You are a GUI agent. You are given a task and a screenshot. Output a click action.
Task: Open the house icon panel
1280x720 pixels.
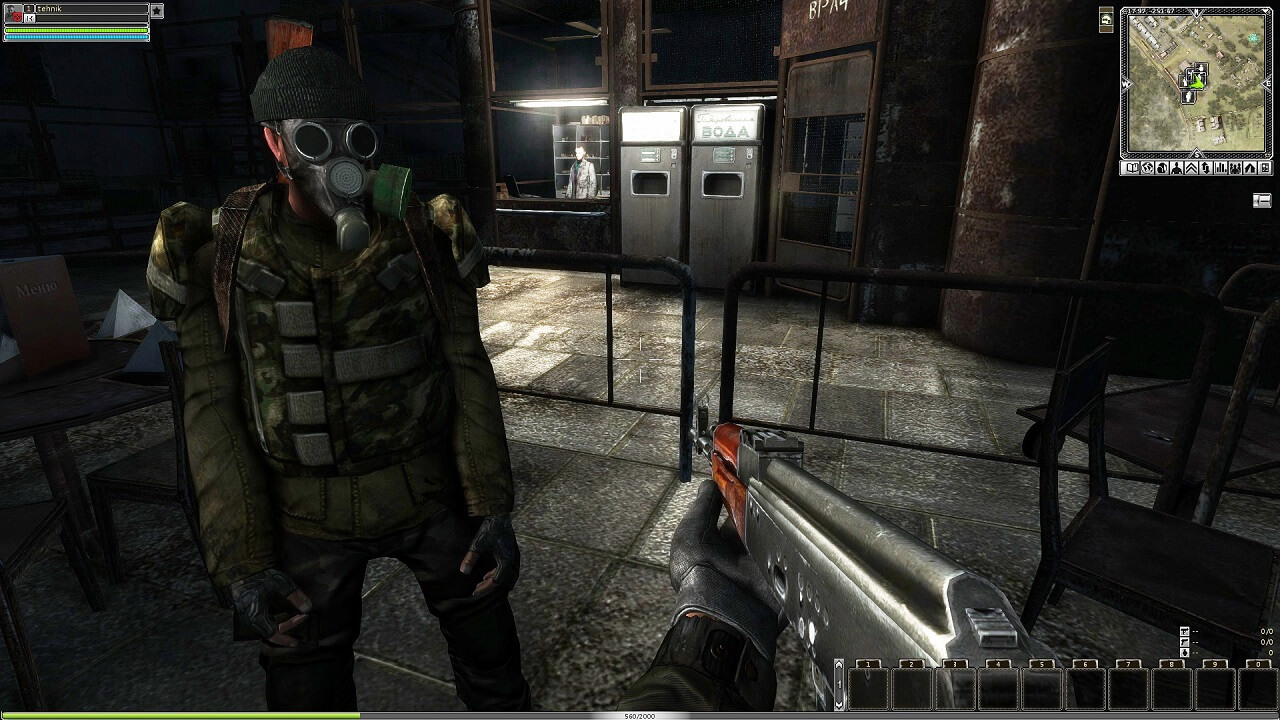coord(1250,168)
